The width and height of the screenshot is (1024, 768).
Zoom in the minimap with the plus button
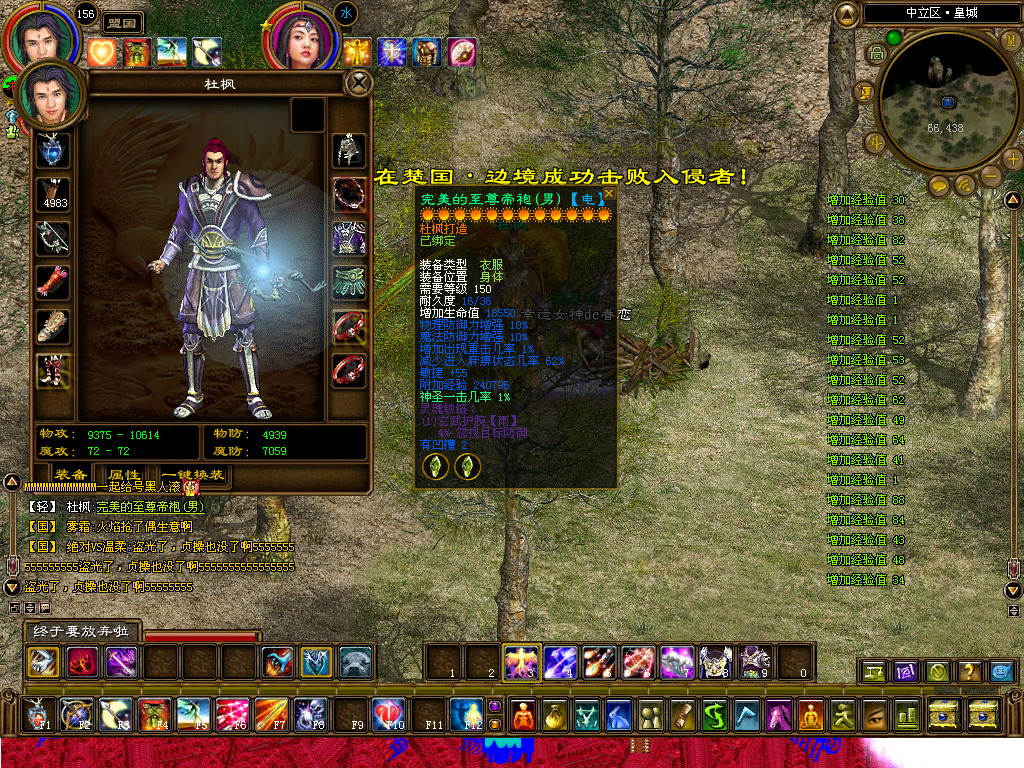pos(1012,158)
